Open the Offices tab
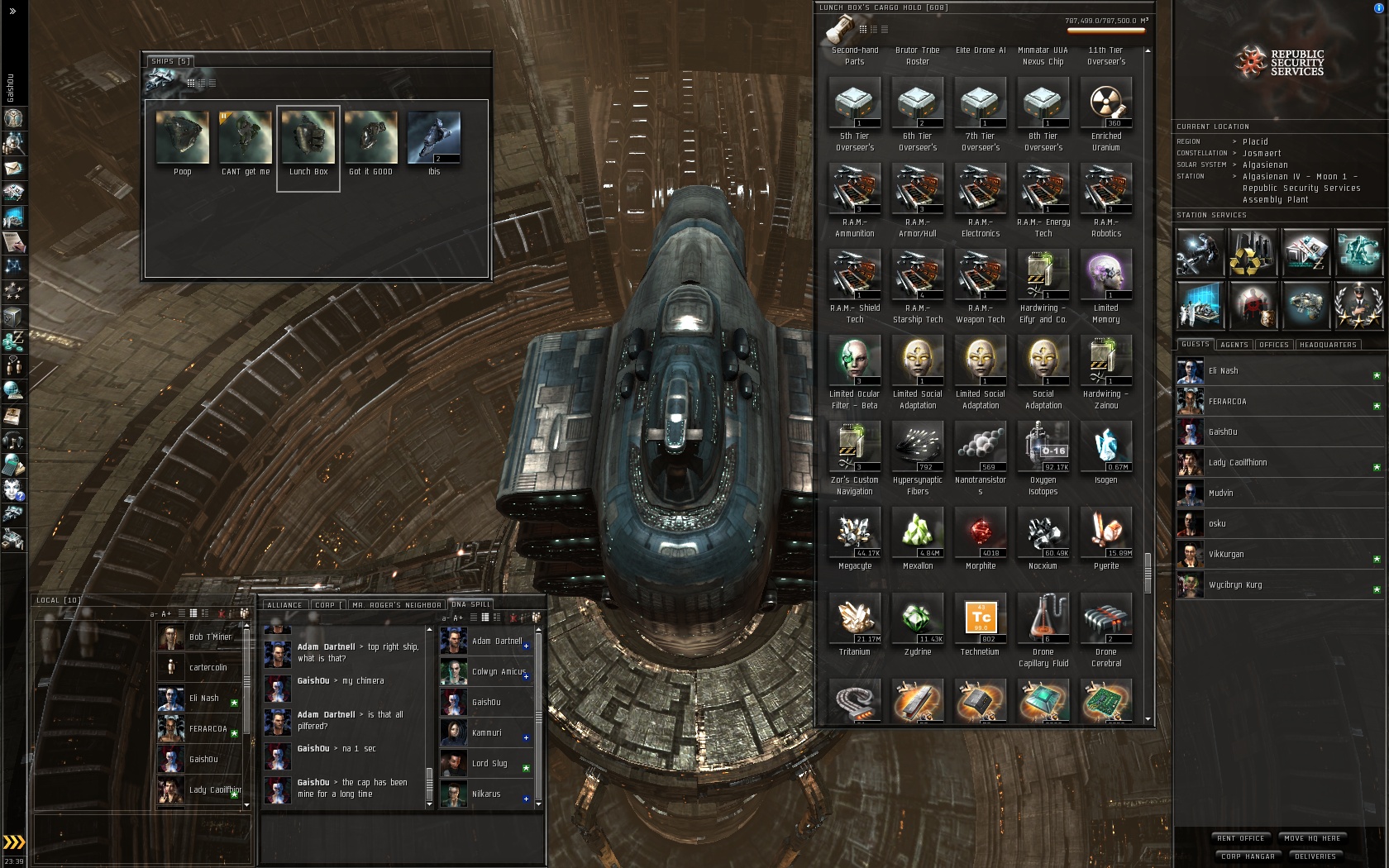 pyautogui.click(x=1273, y=345)
